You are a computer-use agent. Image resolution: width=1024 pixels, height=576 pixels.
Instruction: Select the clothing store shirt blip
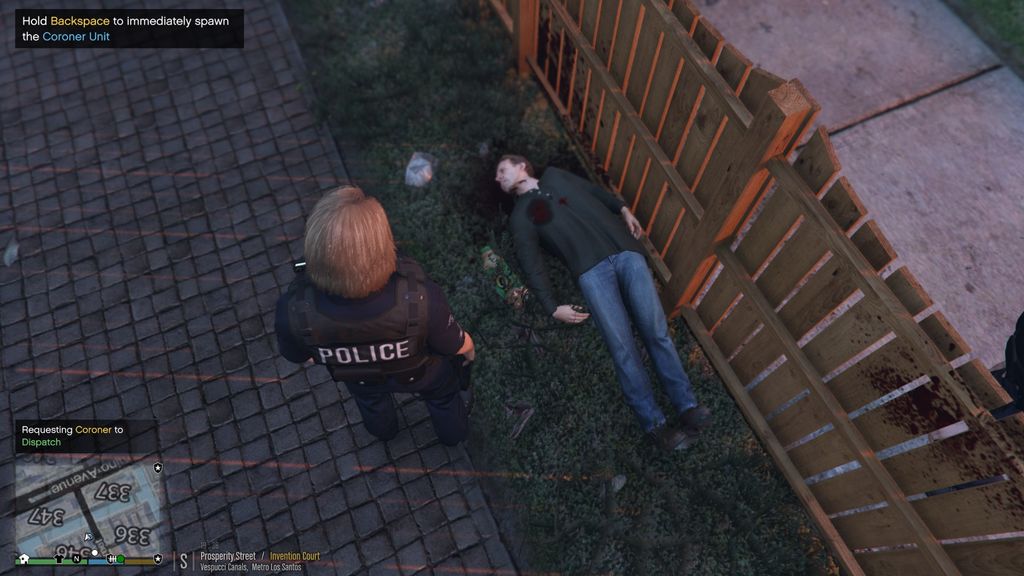click(x=59, y=558)
